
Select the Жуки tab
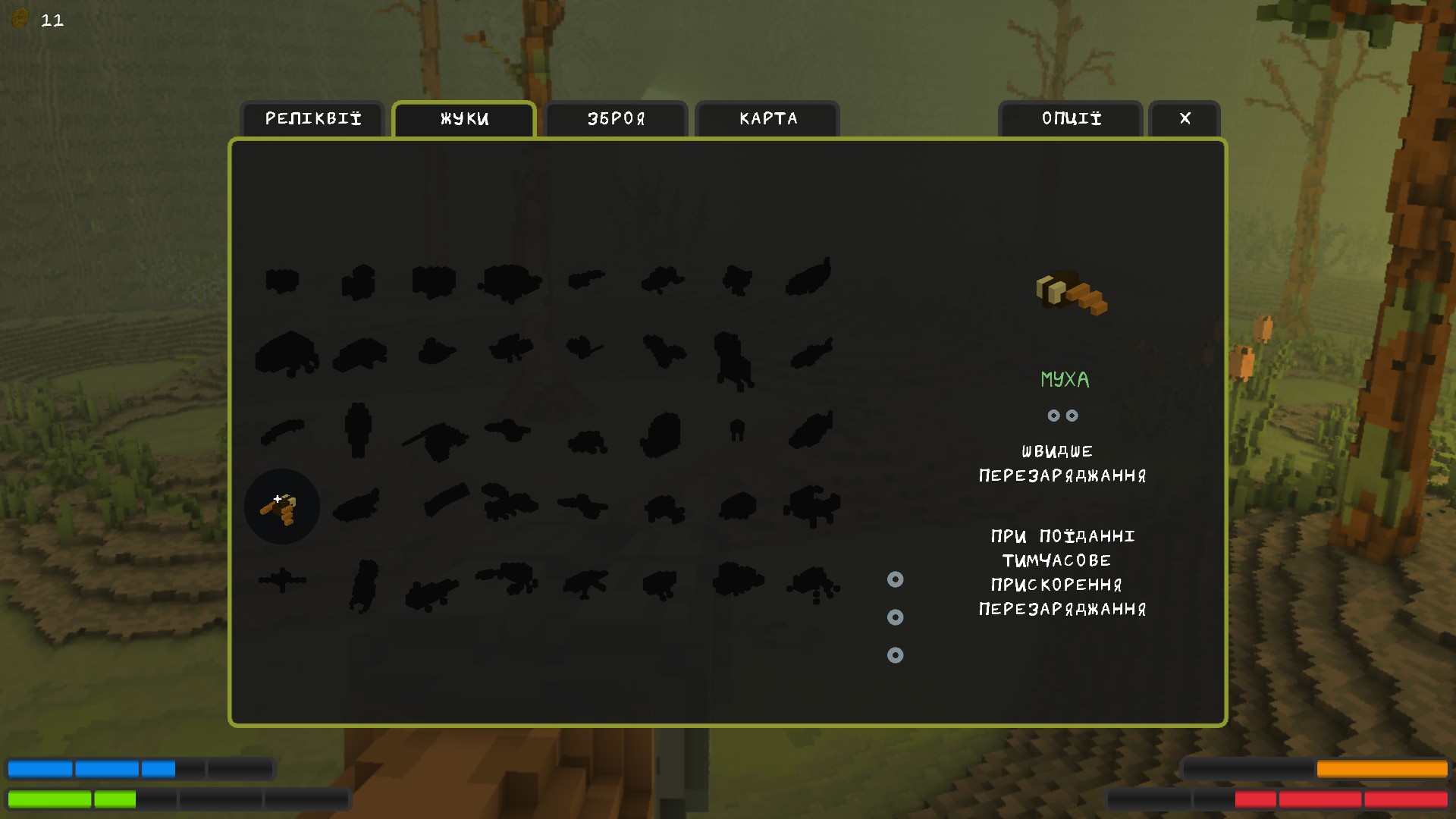[x=464, y=119]
